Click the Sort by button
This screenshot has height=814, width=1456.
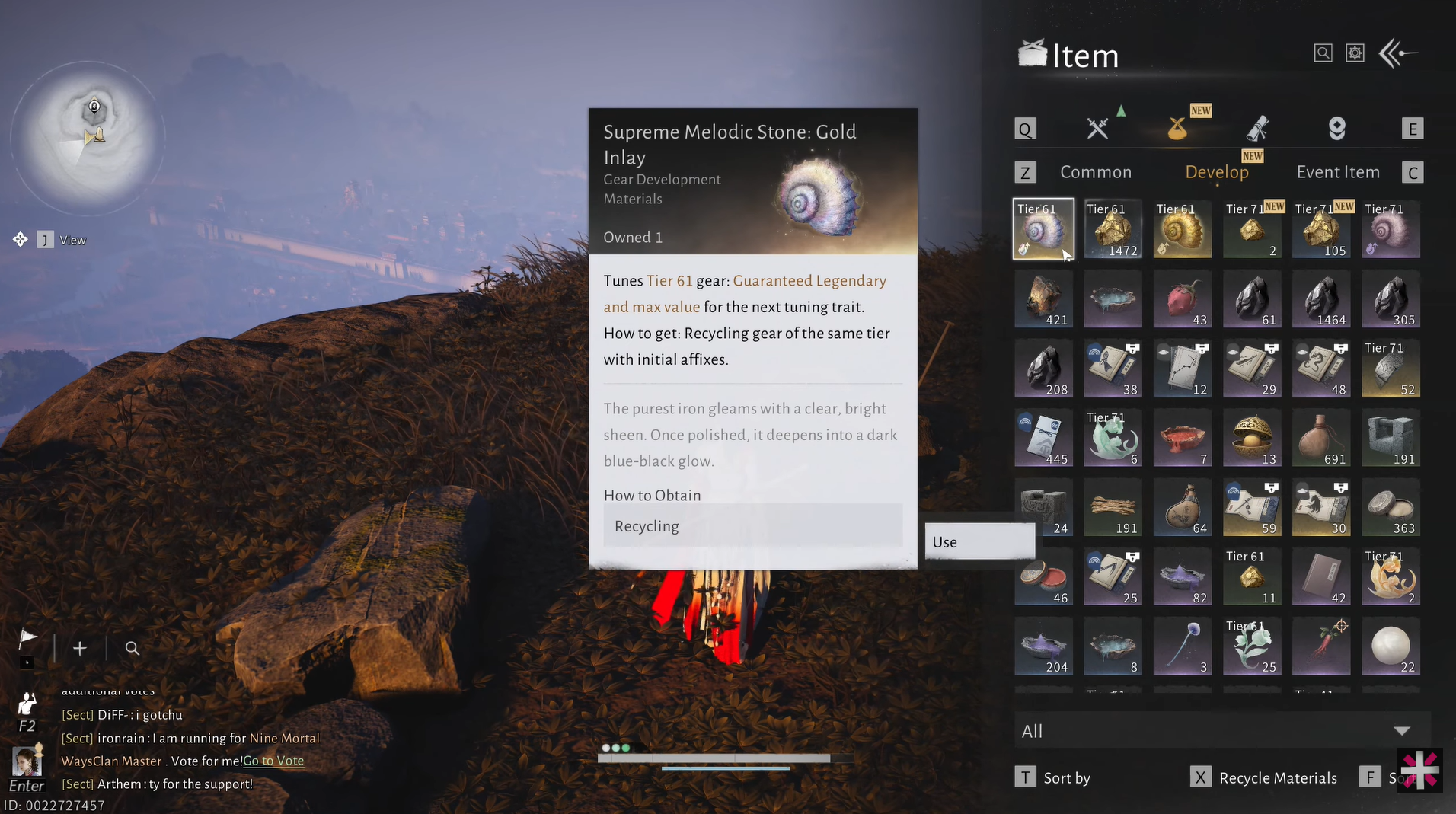pos(1066,777)
